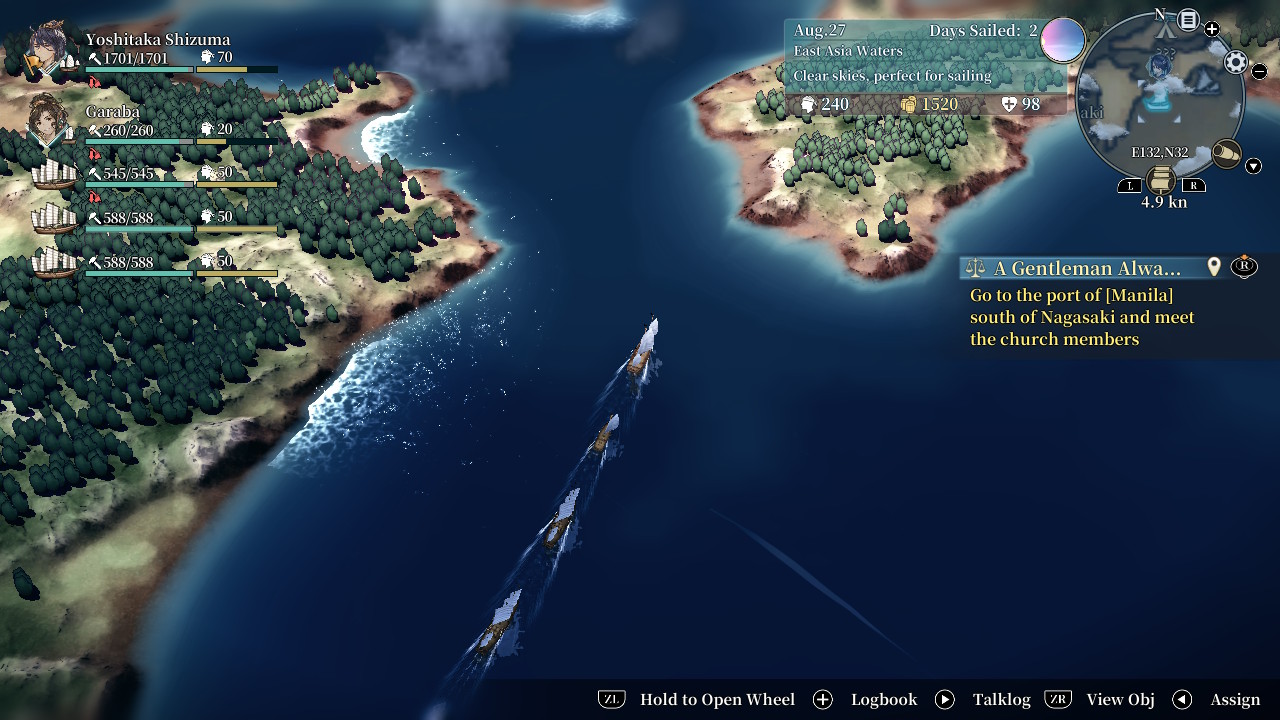
Task: Open the log list icon above the minimap
Action: coord(1188,19)
